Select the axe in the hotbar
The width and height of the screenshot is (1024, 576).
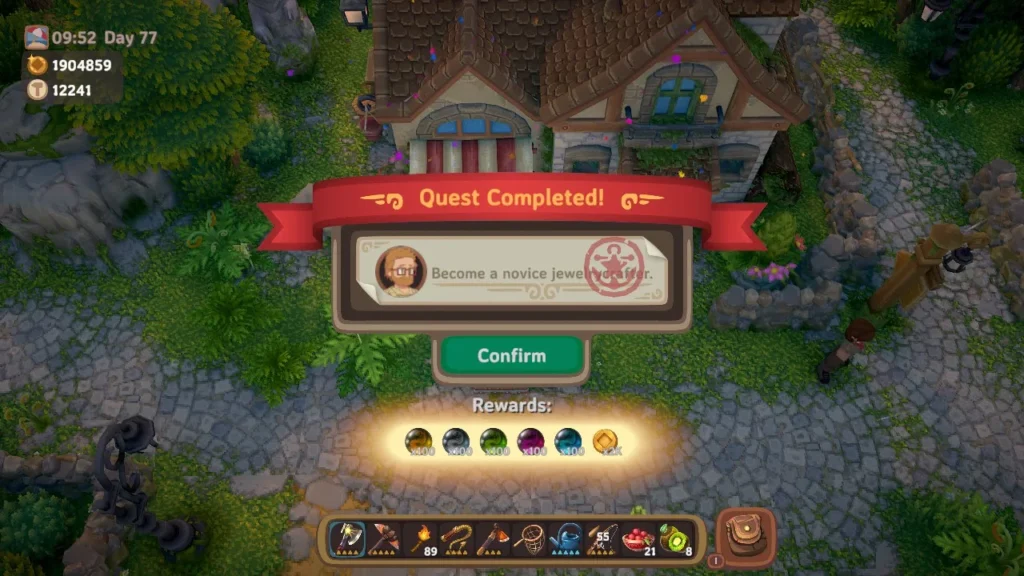point(347,539)
